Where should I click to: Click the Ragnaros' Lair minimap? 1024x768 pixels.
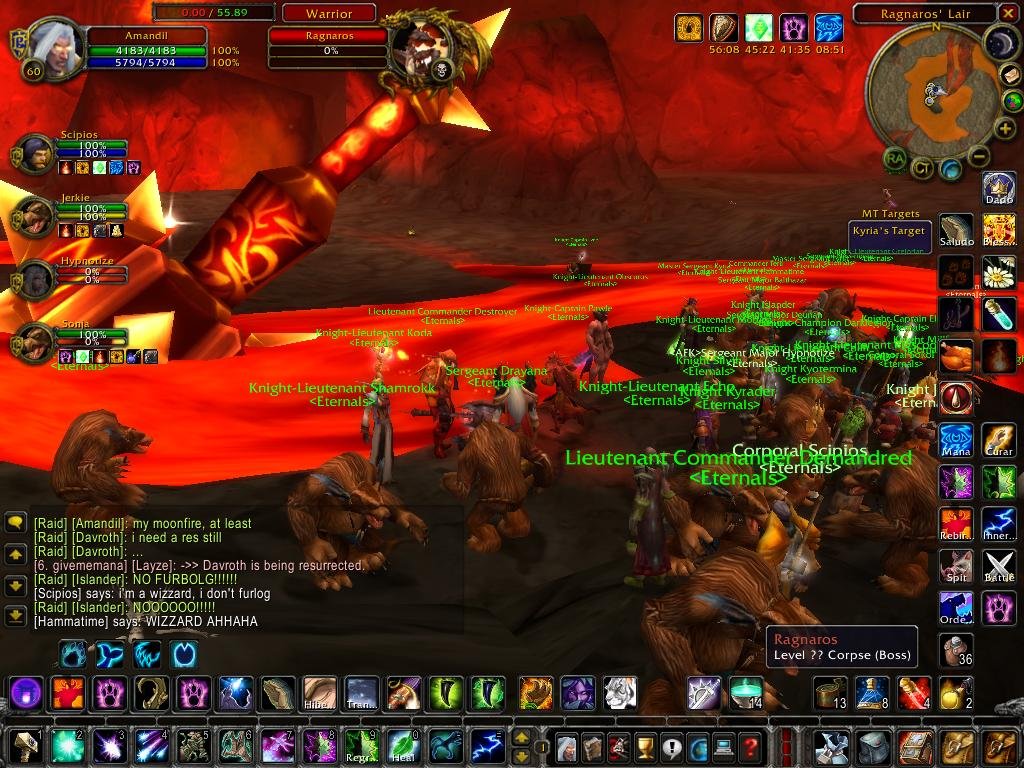coord(931,88)
